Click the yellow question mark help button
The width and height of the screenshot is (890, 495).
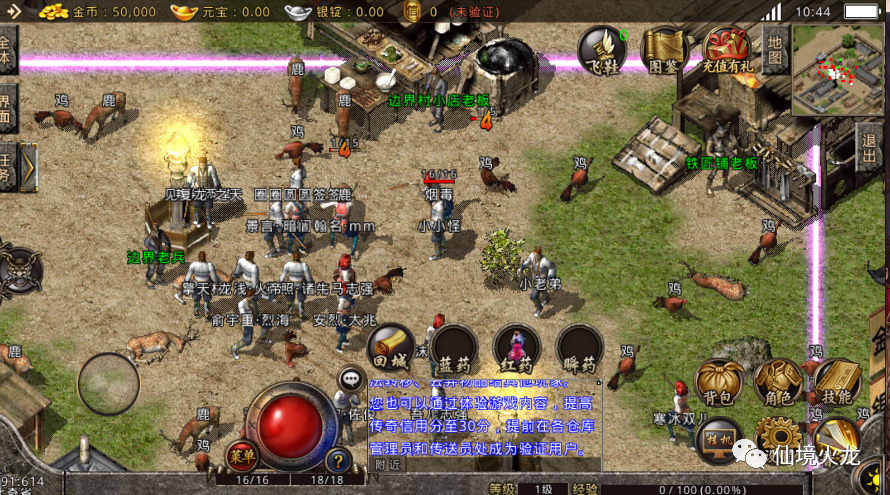339,460
